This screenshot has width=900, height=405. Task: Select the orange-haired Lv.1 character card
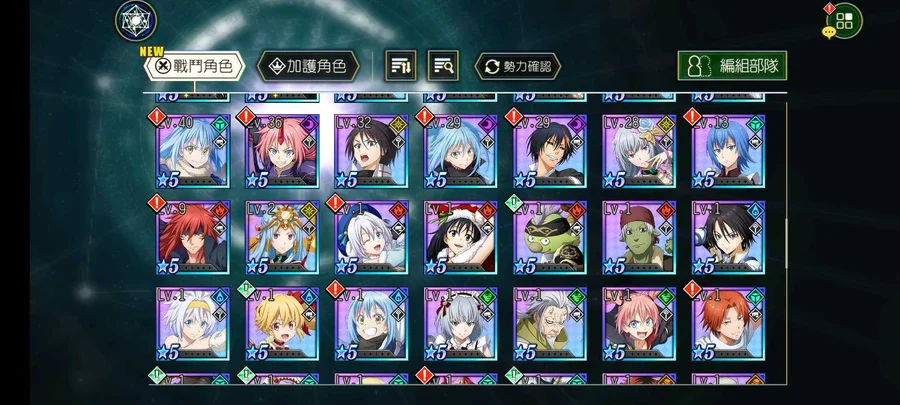(x=728, y=325)
